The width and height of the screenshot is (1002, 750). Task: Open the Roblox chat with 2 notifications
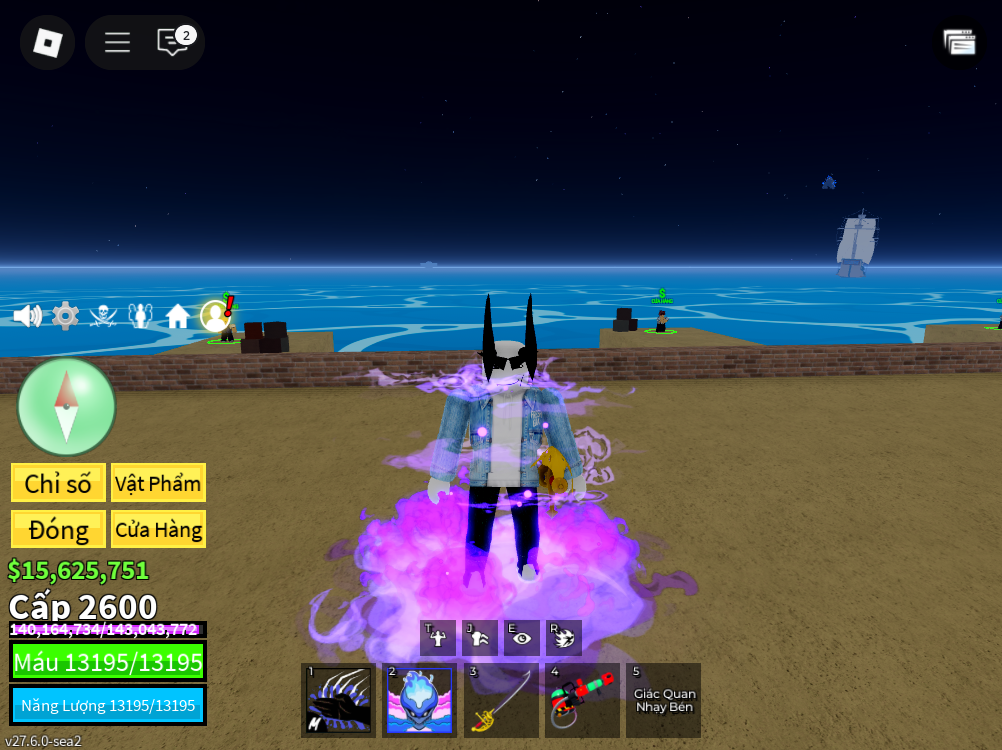click(x=174, y=42)
